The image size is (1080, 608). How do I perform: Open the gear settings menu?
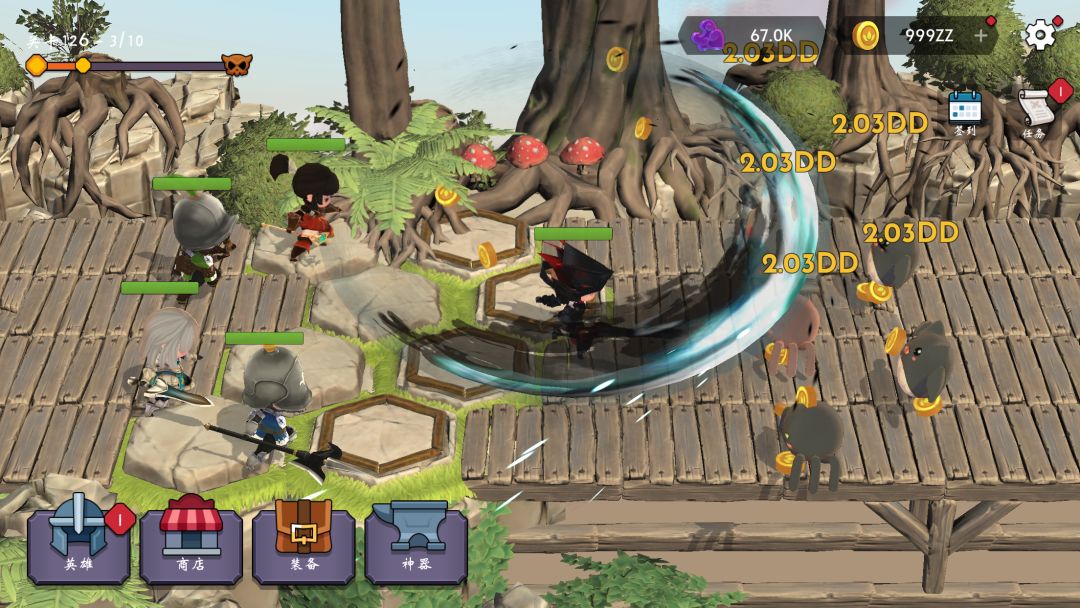1040,36
